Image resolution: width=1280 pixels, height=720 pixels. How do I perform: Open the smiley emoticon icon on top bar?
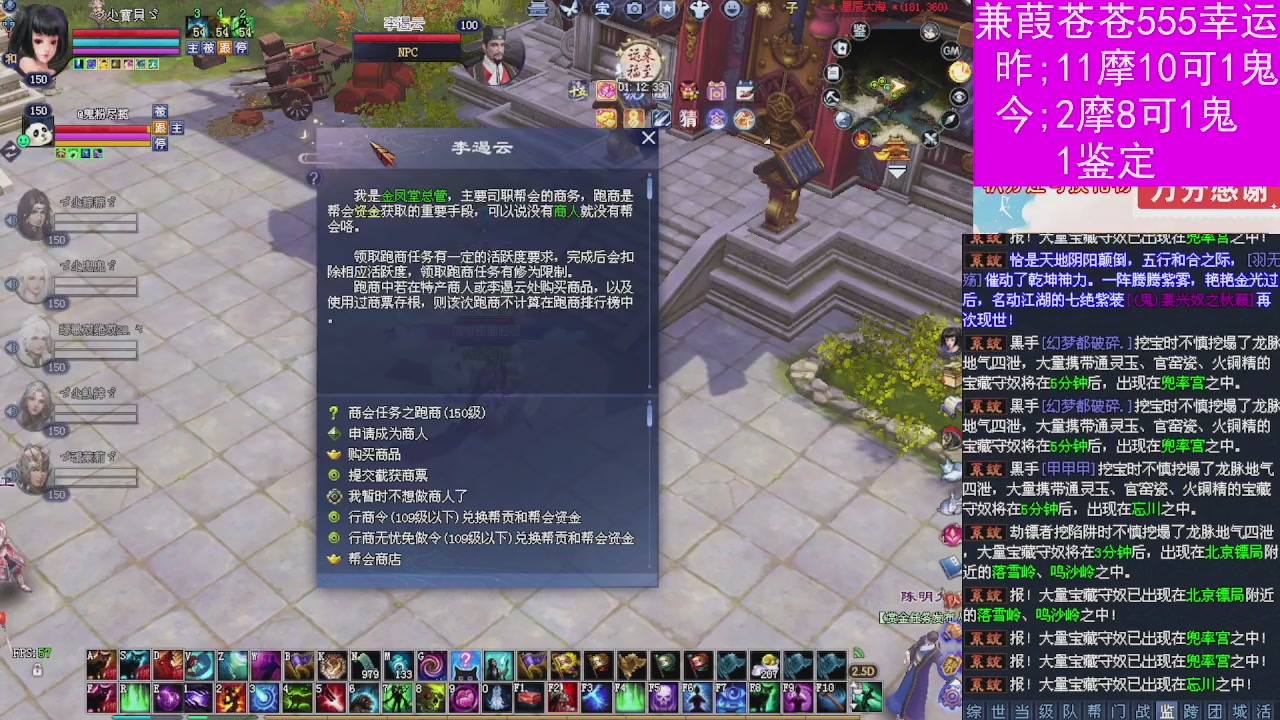click(x=733, y=11)
